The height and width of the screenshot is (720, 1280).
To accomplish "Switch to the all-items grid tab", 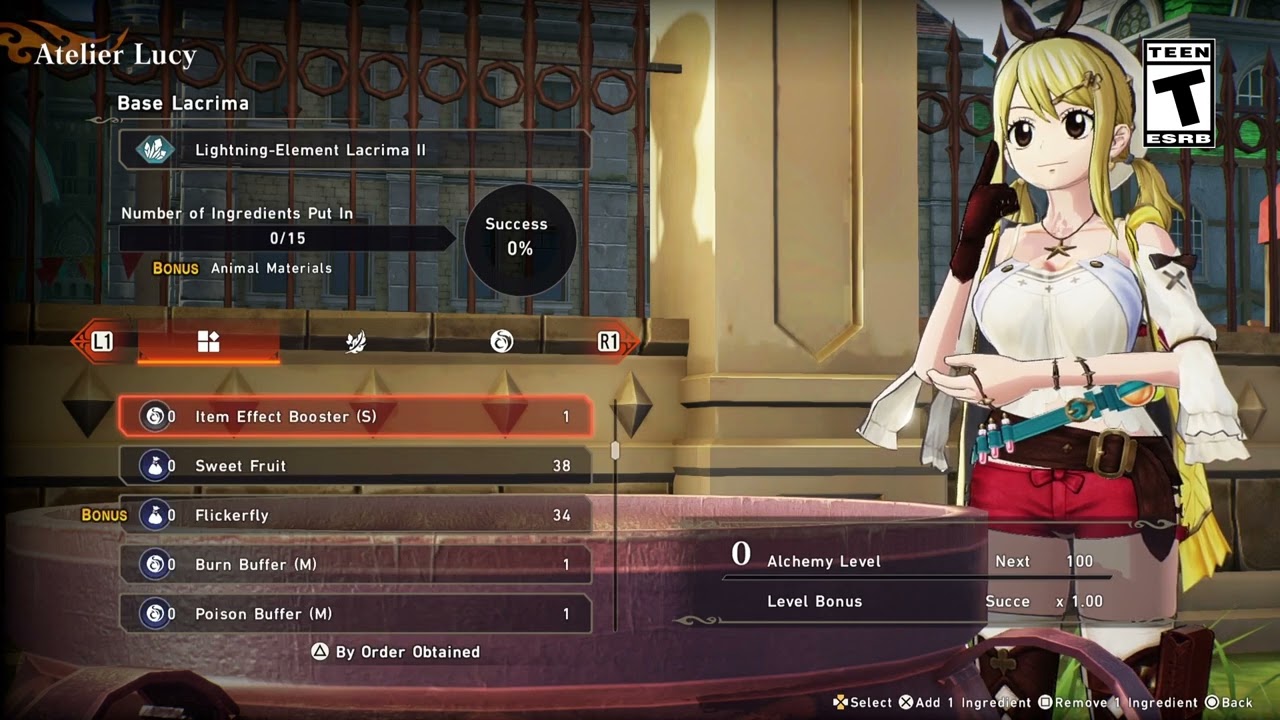I will coord(208,342).
